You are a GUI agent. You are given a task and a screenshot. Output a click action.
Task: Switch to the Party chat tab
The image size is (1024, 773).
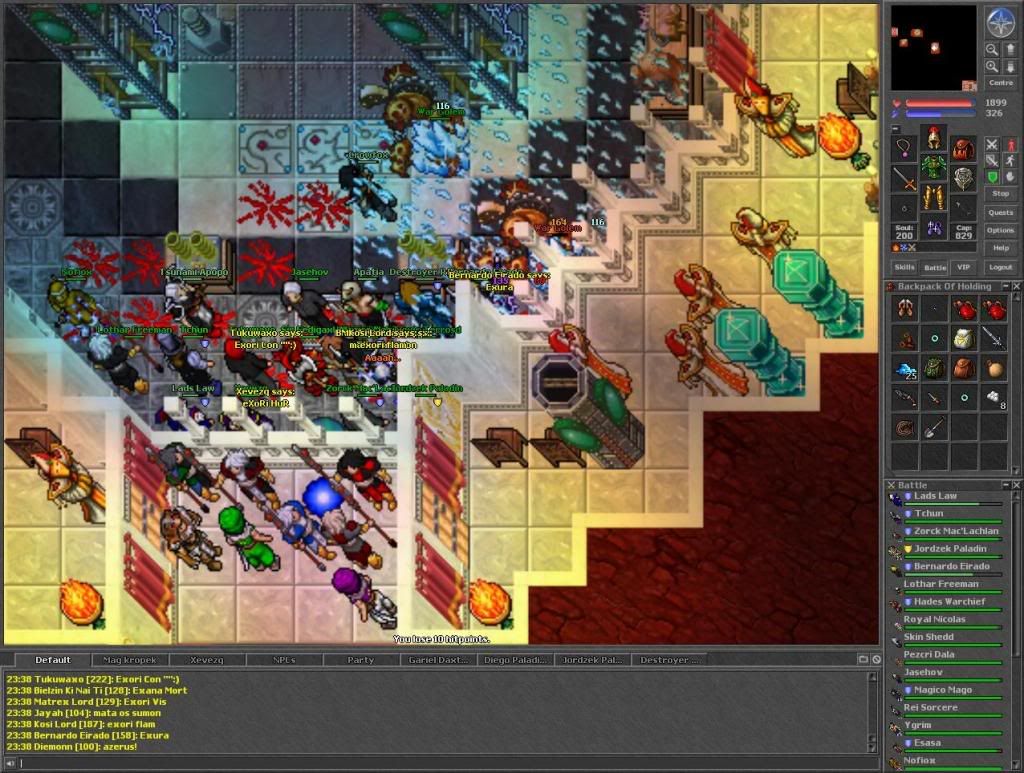coord(361,660)
